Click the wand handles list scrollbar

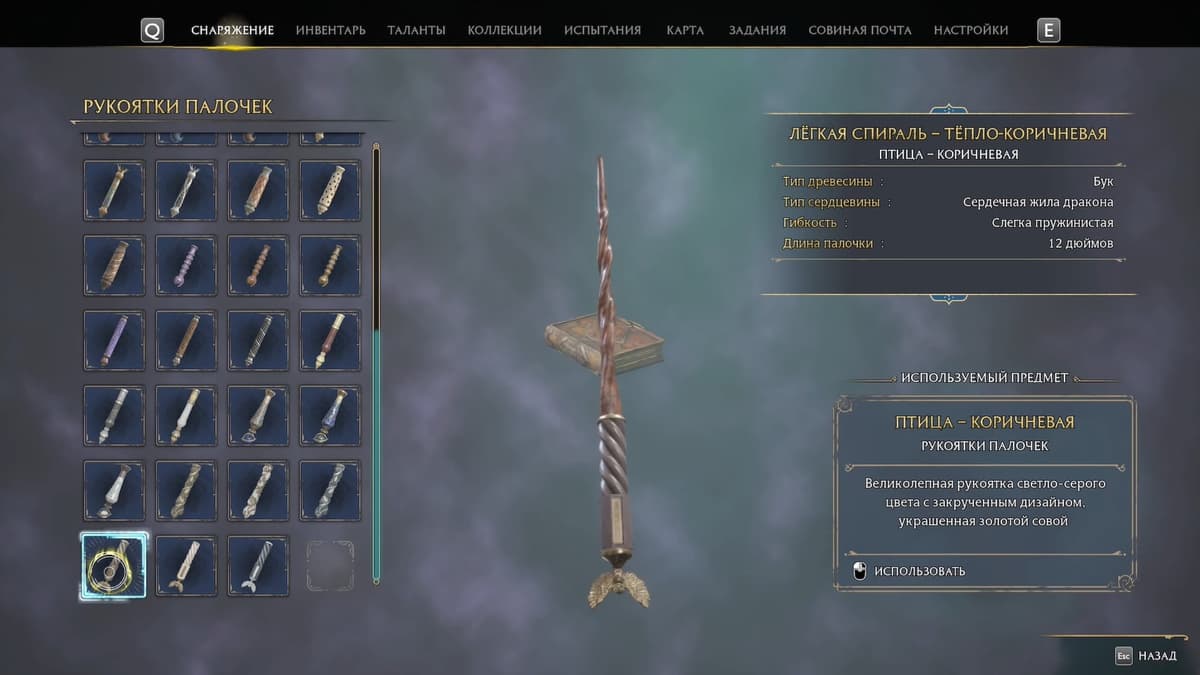click(x=376, y=360)
